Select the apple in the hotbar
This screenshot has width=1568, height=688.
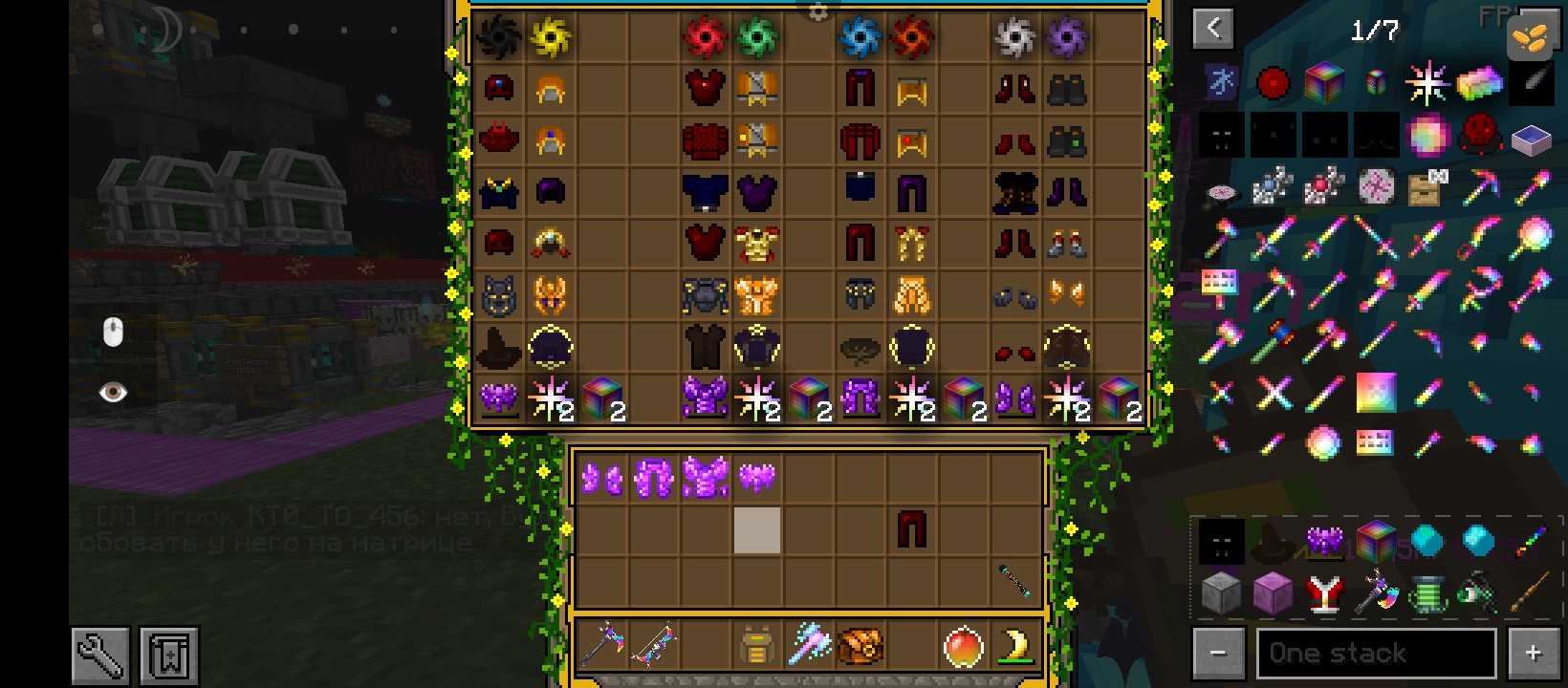point(963,647)
